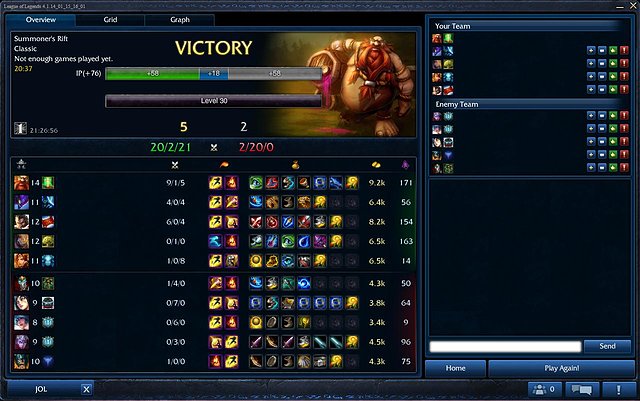The image size is (640, 401).
Task: Select the Overview tab
Action: [x=40, y=20]
